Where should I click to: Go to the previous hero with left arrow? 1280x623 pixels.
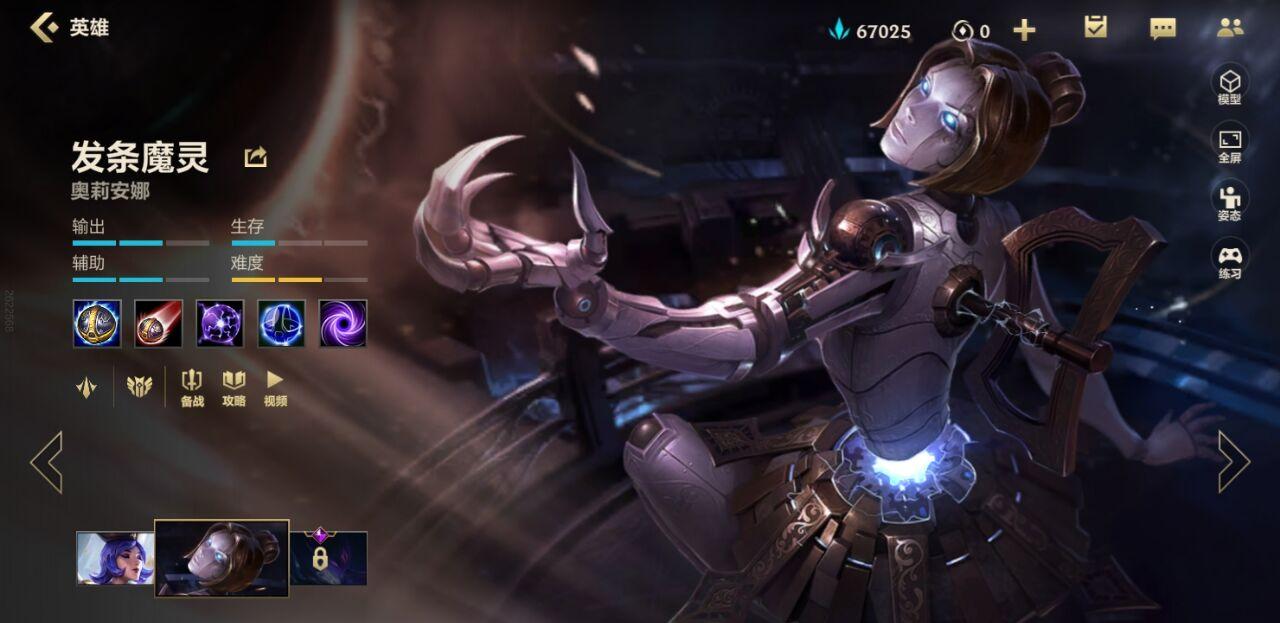click(46, 462)
